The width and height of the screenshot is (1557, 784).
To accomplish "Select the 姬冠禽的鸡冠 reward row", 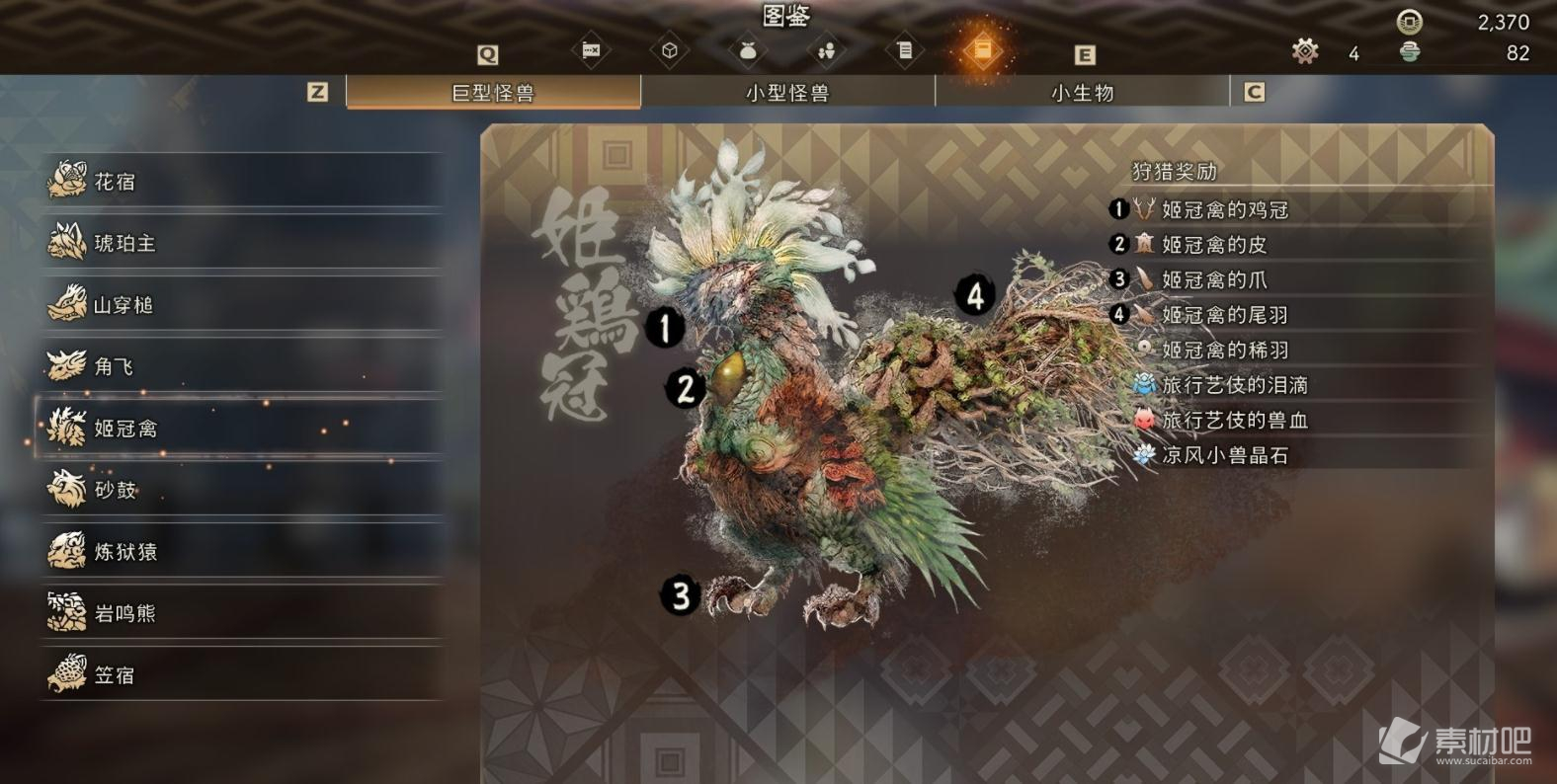I will (x=1224, y=209).
